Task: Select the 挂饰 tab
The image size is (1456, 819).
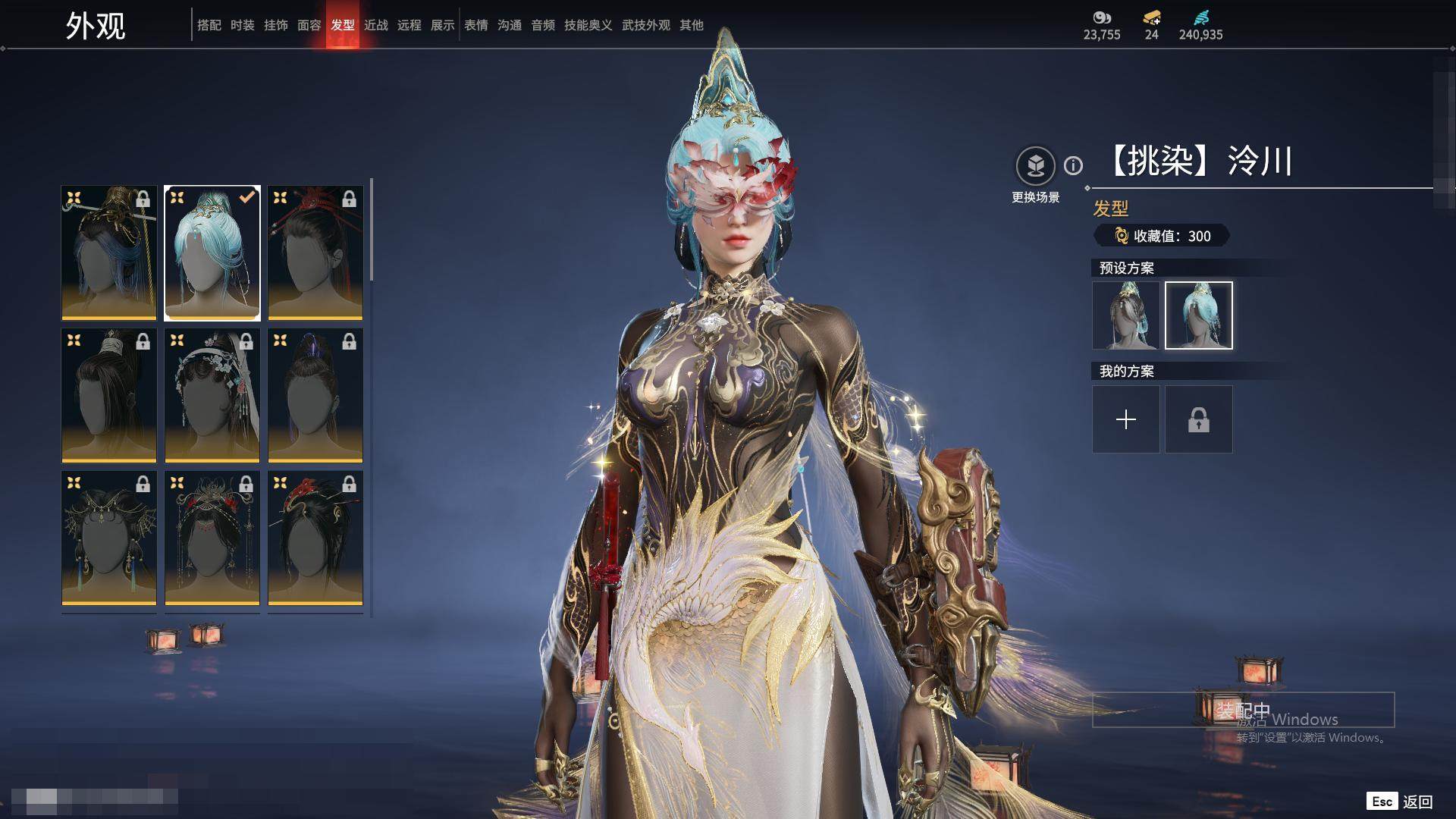Action: click(275, 25)
